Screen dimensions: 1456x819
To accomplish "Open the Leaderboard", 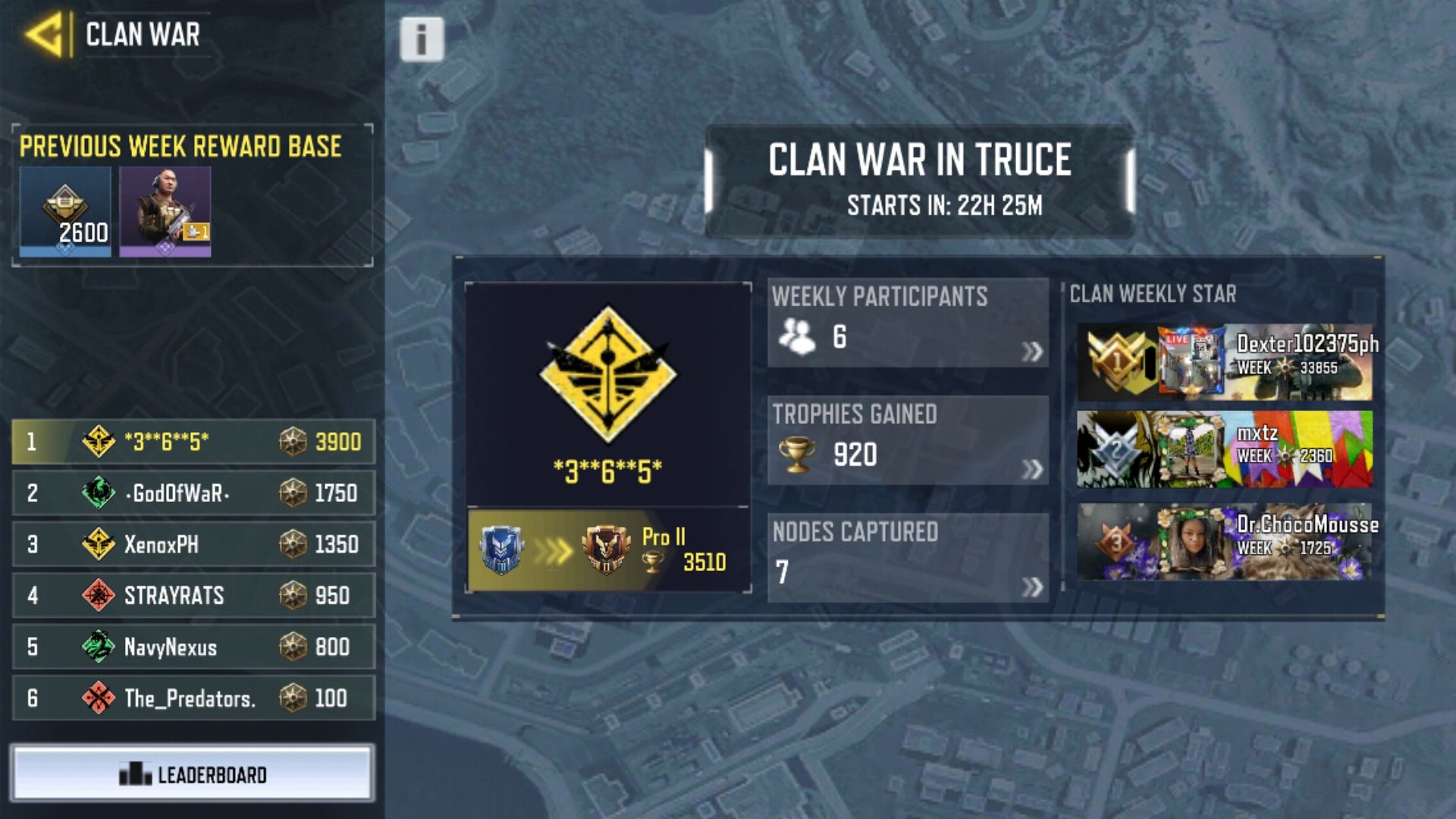I will point(193,773).
